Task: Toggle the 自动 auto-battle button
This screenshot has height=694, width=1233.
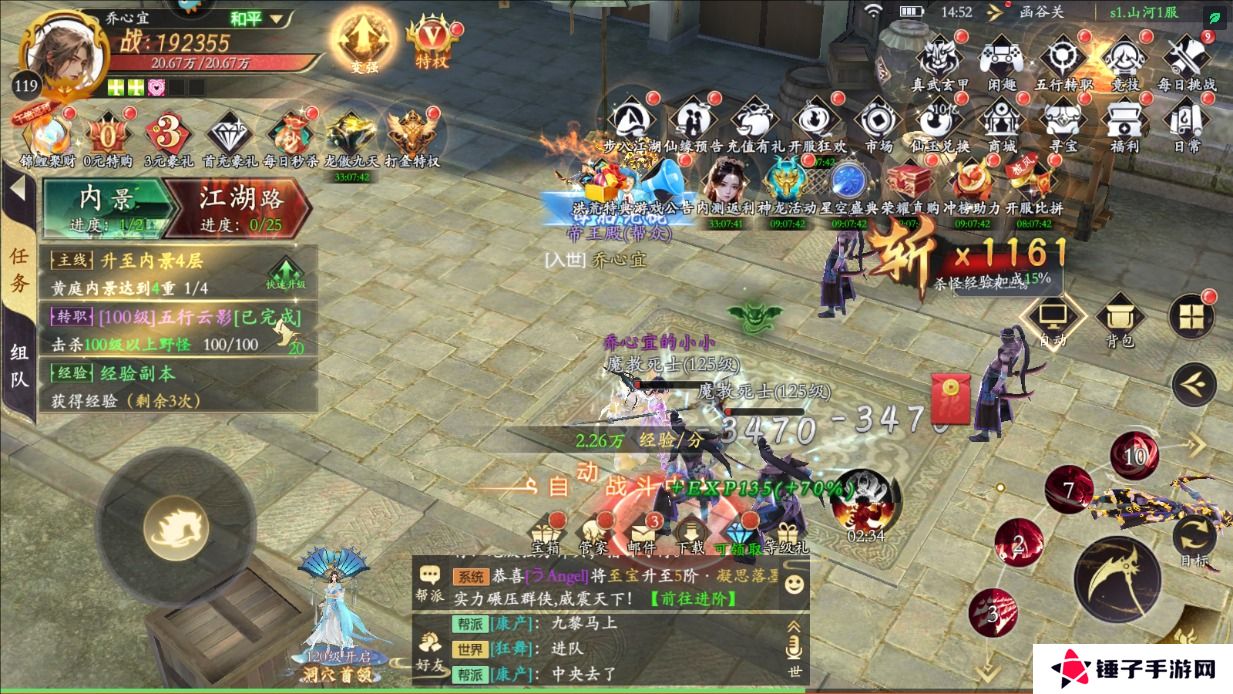Action: point(1052,320)
